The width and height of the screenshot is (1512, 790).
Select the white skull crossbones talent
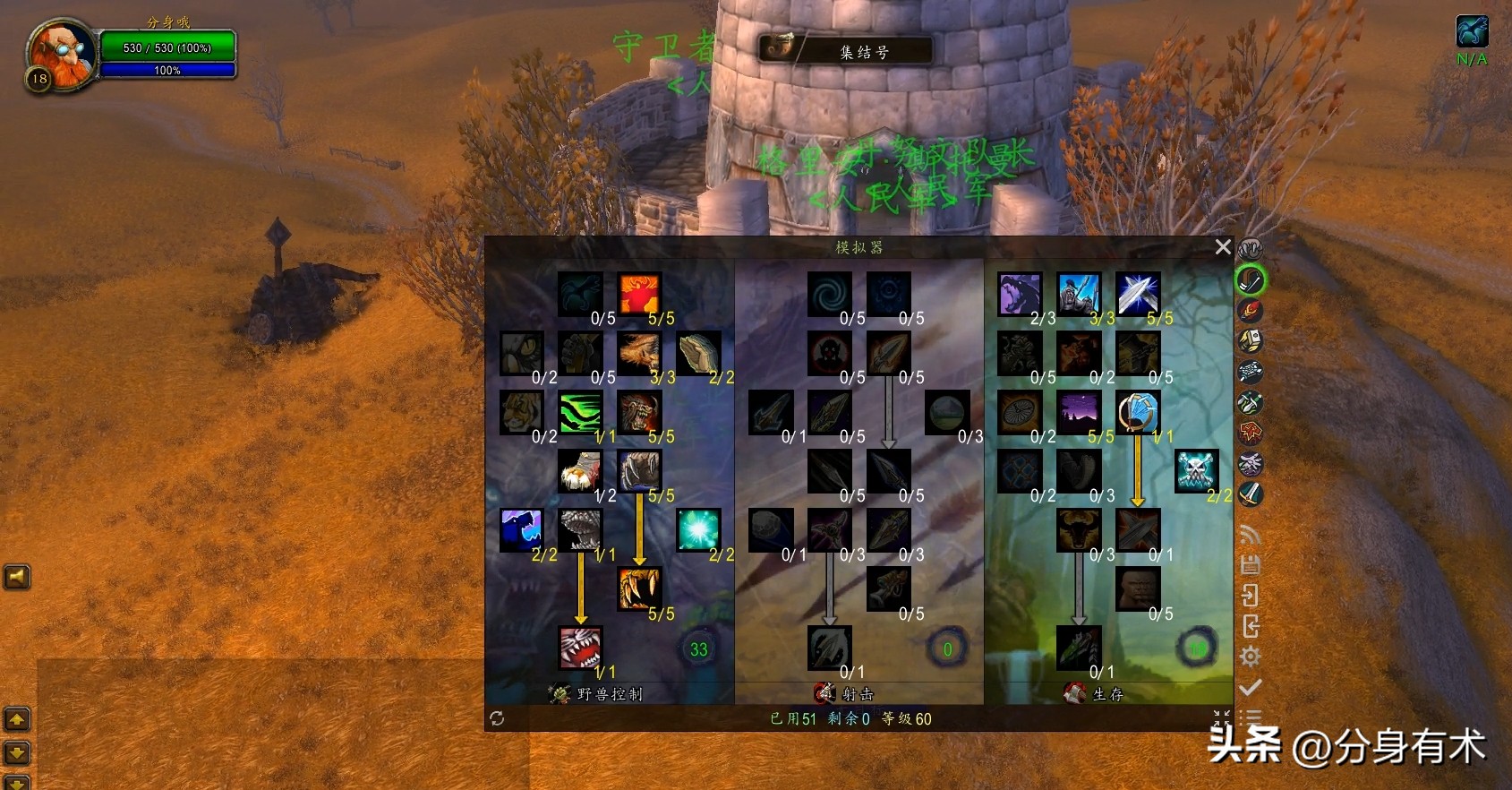(1197, 471)
